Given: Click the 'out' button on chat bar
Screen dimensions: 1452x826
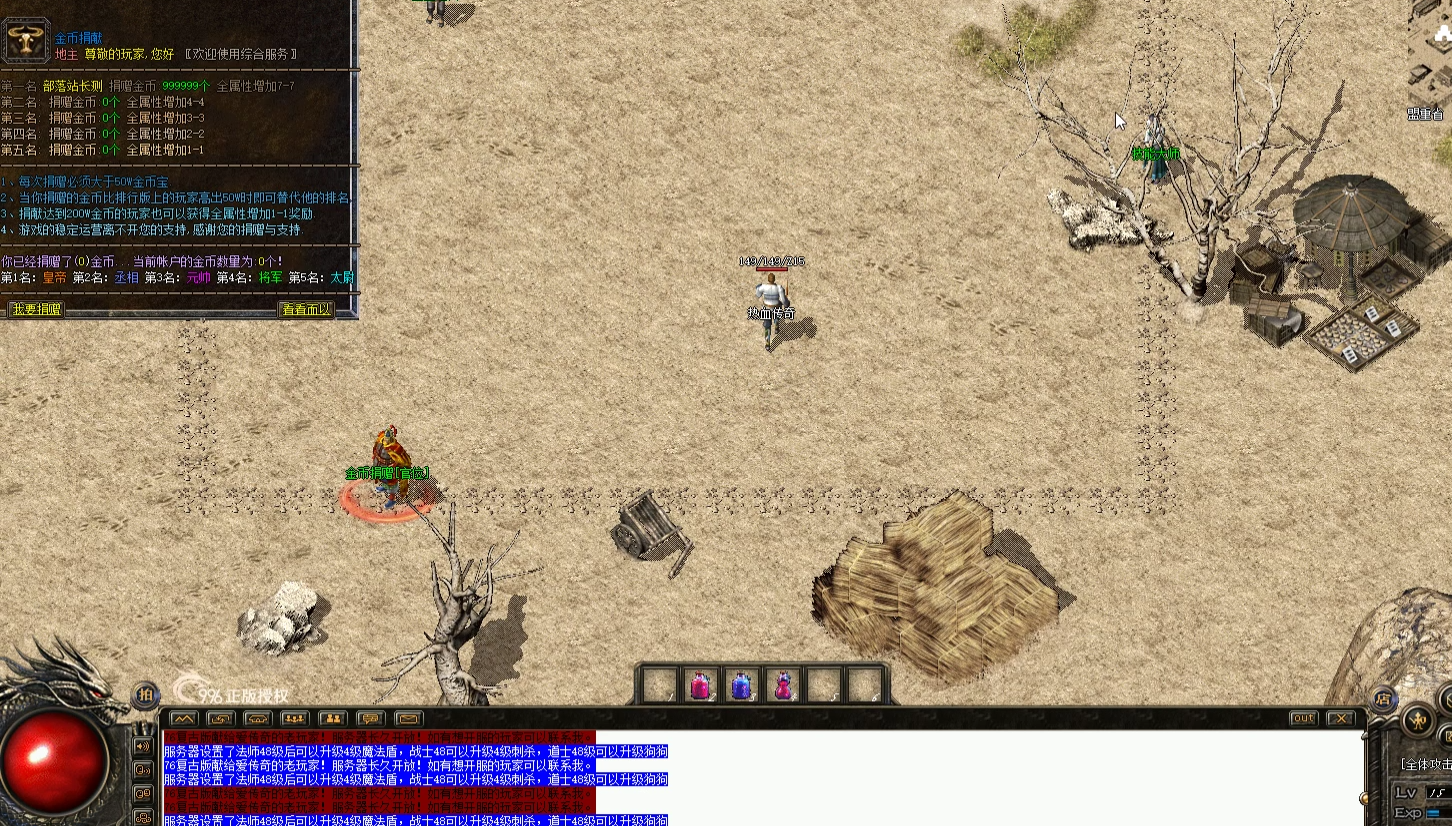Looking at the screenshot, I should point(1303,718).
